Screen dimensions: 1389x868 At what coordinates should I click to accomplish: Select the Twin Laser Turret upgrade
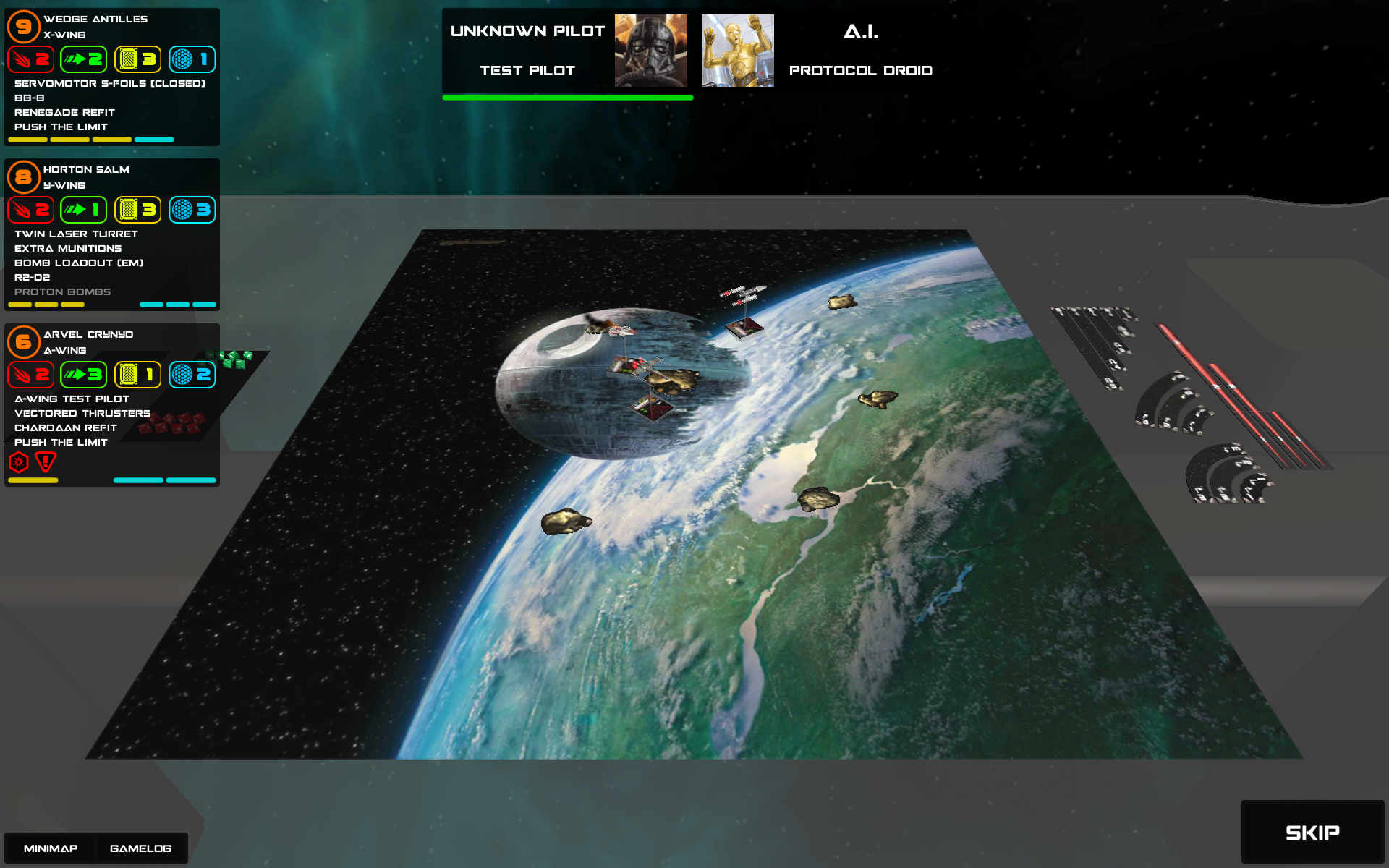(x=76, y=234)
